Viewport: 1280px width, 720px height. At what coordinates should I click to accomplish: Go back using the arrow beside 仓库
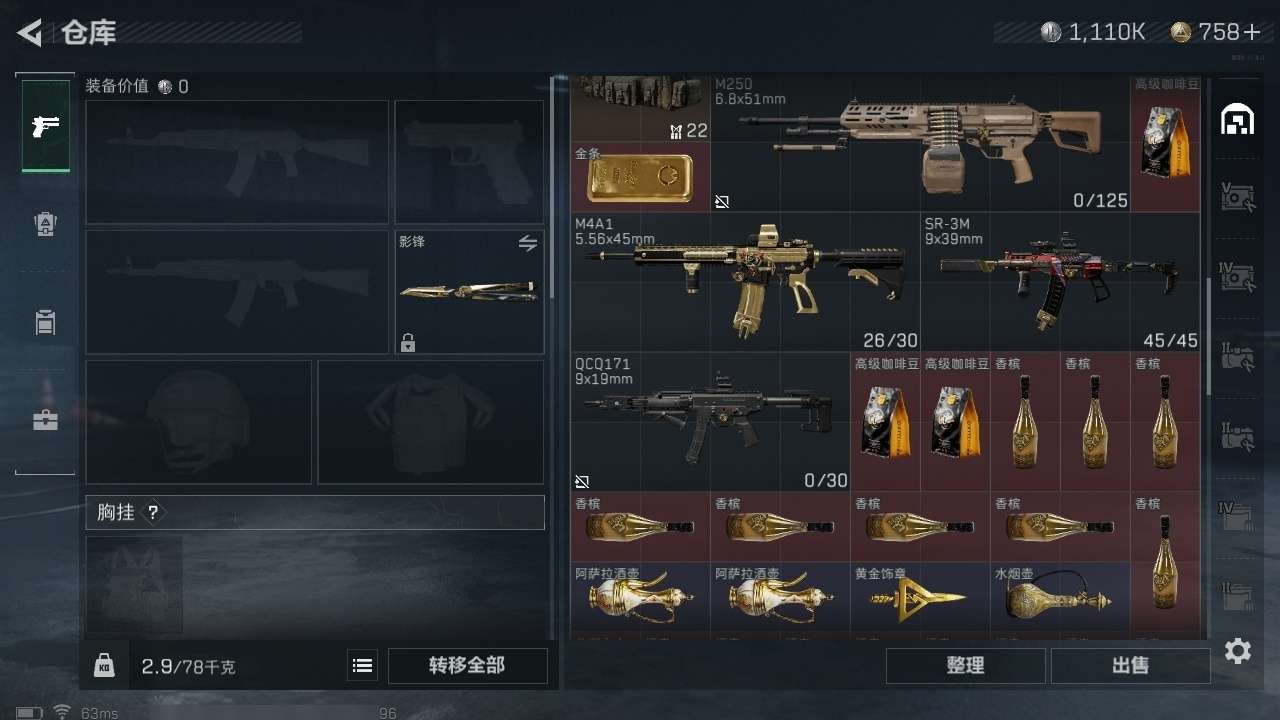pyautogui.click(x=30, y=33)
